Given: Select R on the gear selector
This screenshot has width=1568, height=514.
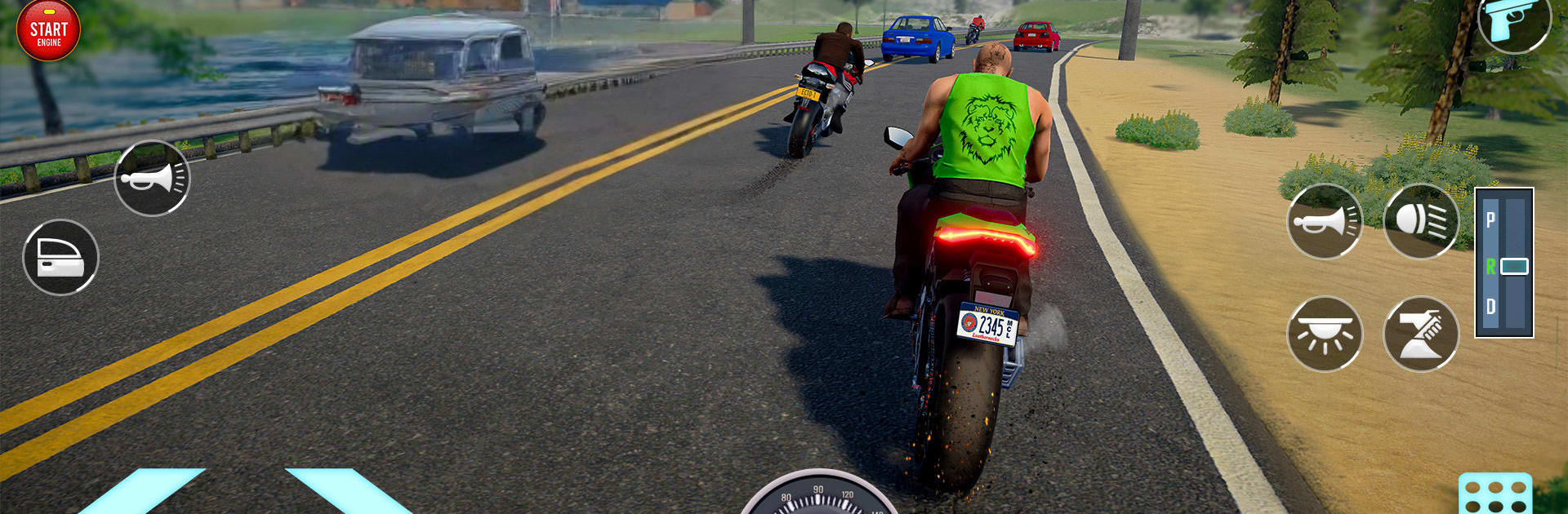Looking at the screenshot, I should point(1491,266).
